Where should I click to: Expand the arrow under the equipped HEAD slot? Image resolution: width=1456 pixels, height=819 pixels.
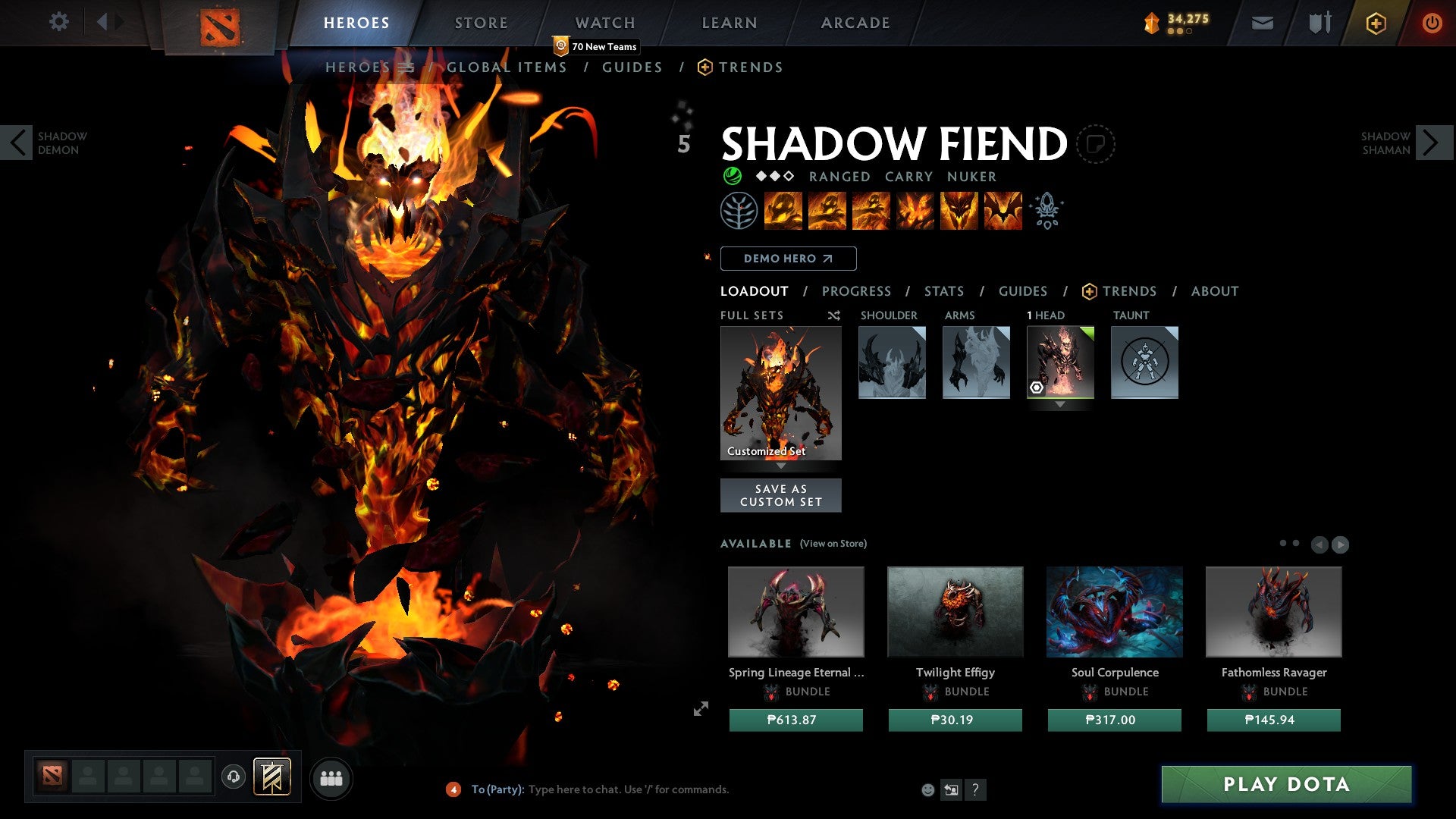(x=1060, y=404)
